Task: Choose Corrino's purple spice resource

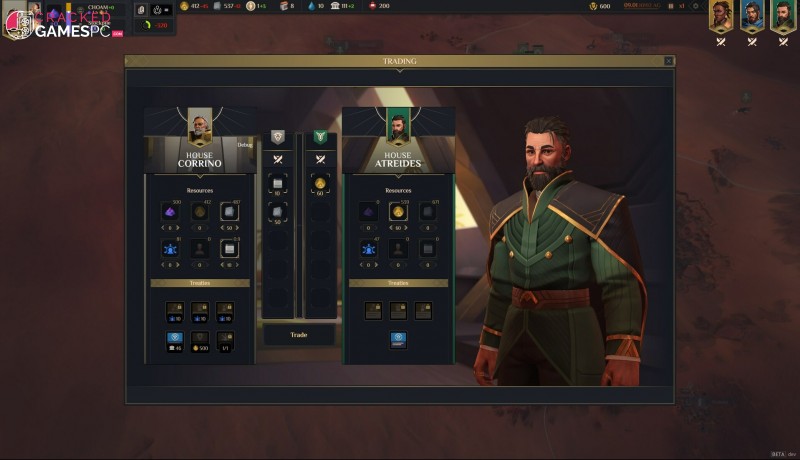Action: click(x=171, y=212)
